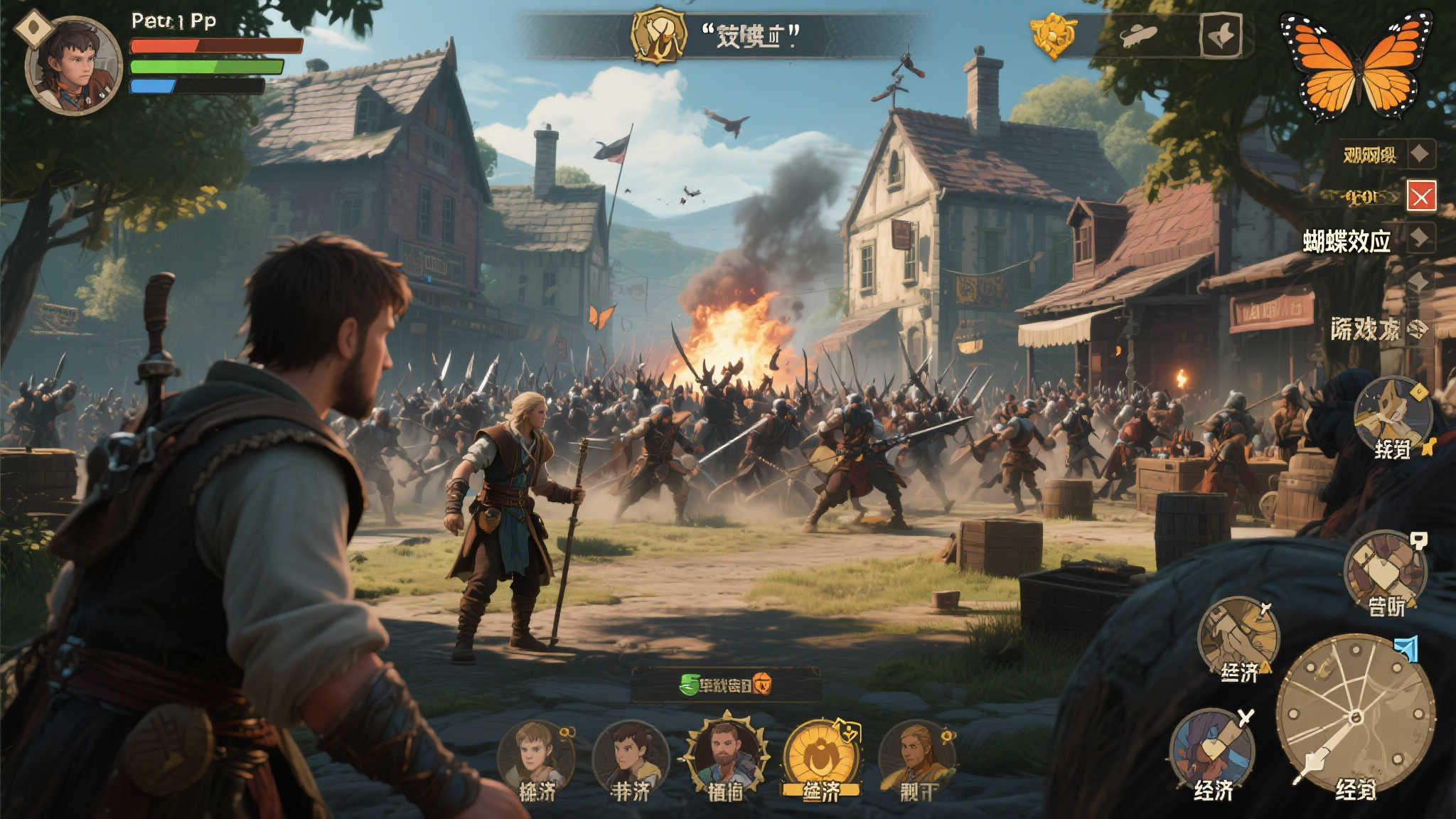Tap the large compass-wheel main action button
This screenshot has width=1456, height=819.
[x=1355, y=716]
